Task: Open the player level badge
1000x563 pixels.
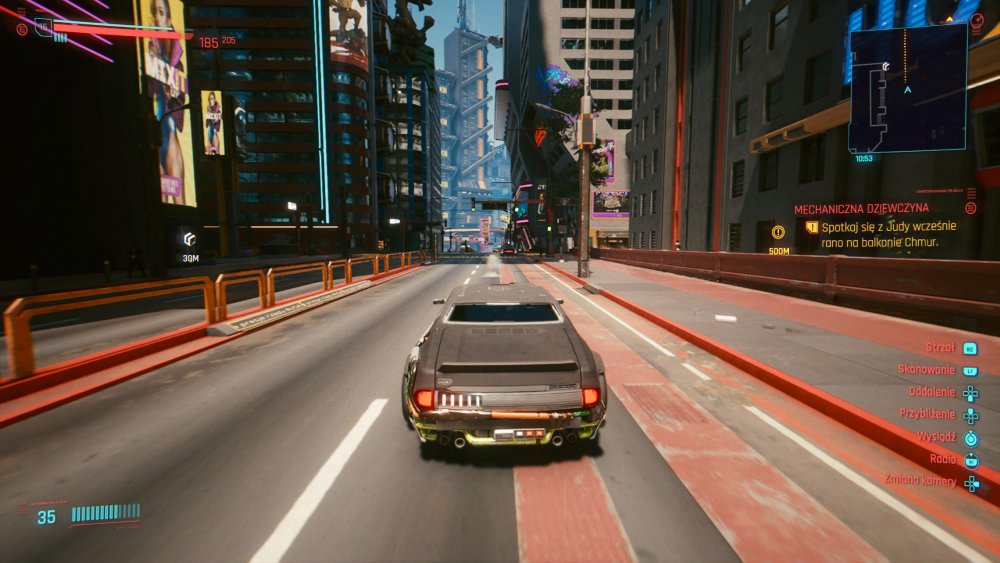Action: [43, 27]
